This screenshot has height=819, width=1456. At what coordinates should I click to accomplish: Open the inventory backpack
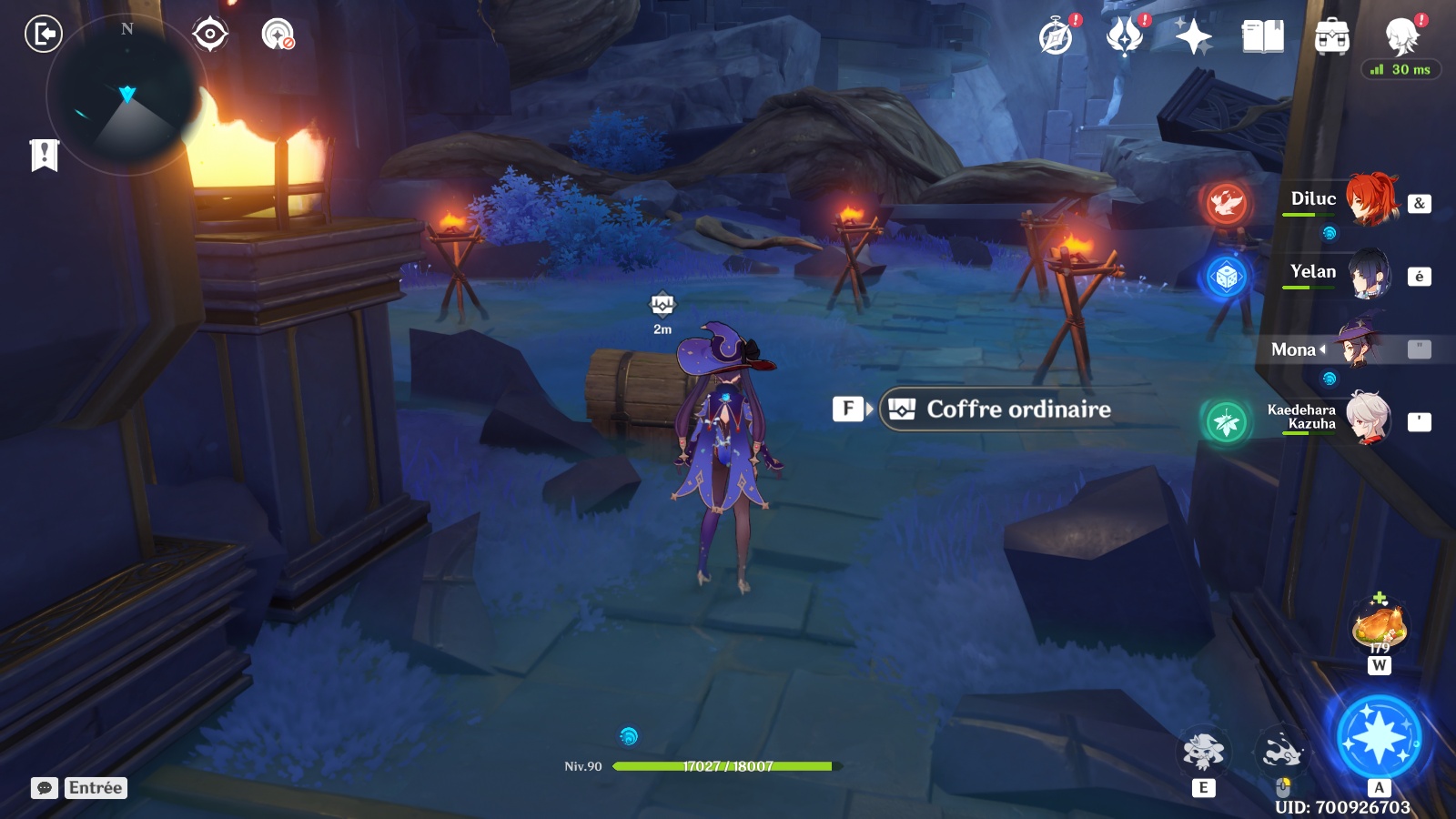click(x=1331, y=37)
